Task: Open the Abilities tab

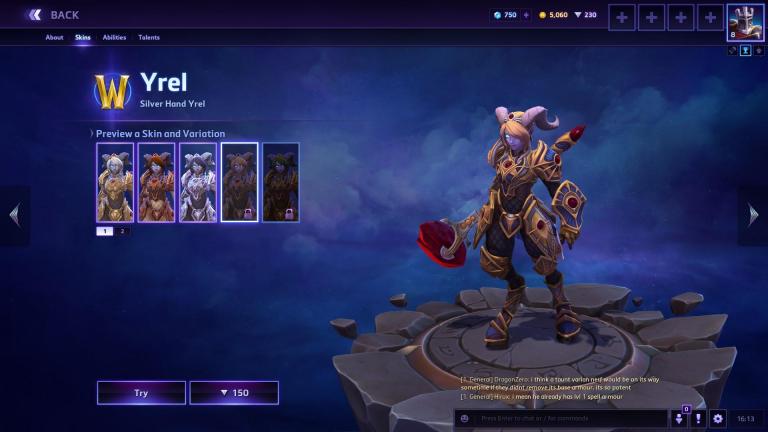Action: click(x=114, y=38)
